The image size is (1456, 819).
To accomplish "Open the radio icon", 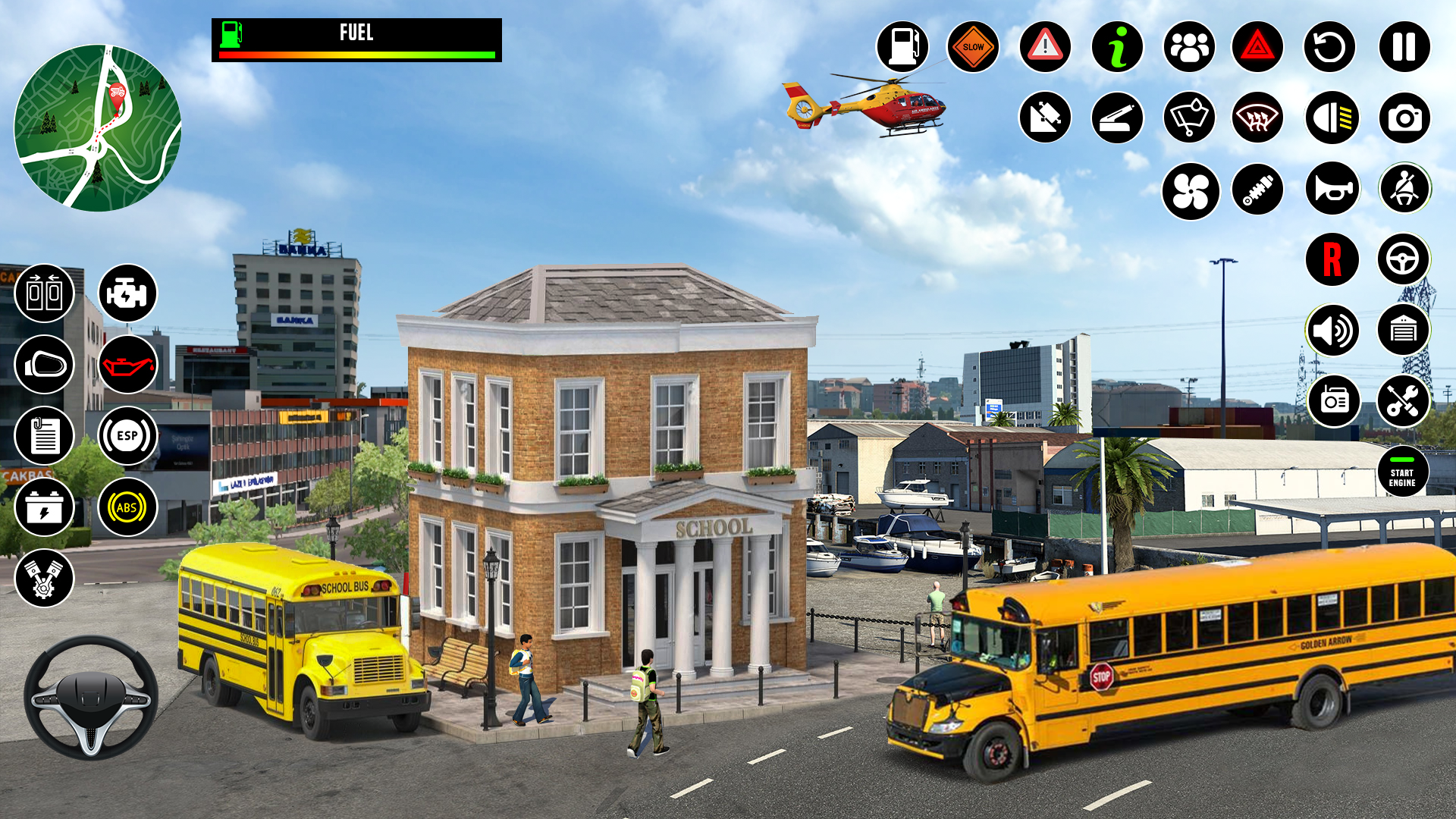I will pyautogui.click(x=1333, y=401).
